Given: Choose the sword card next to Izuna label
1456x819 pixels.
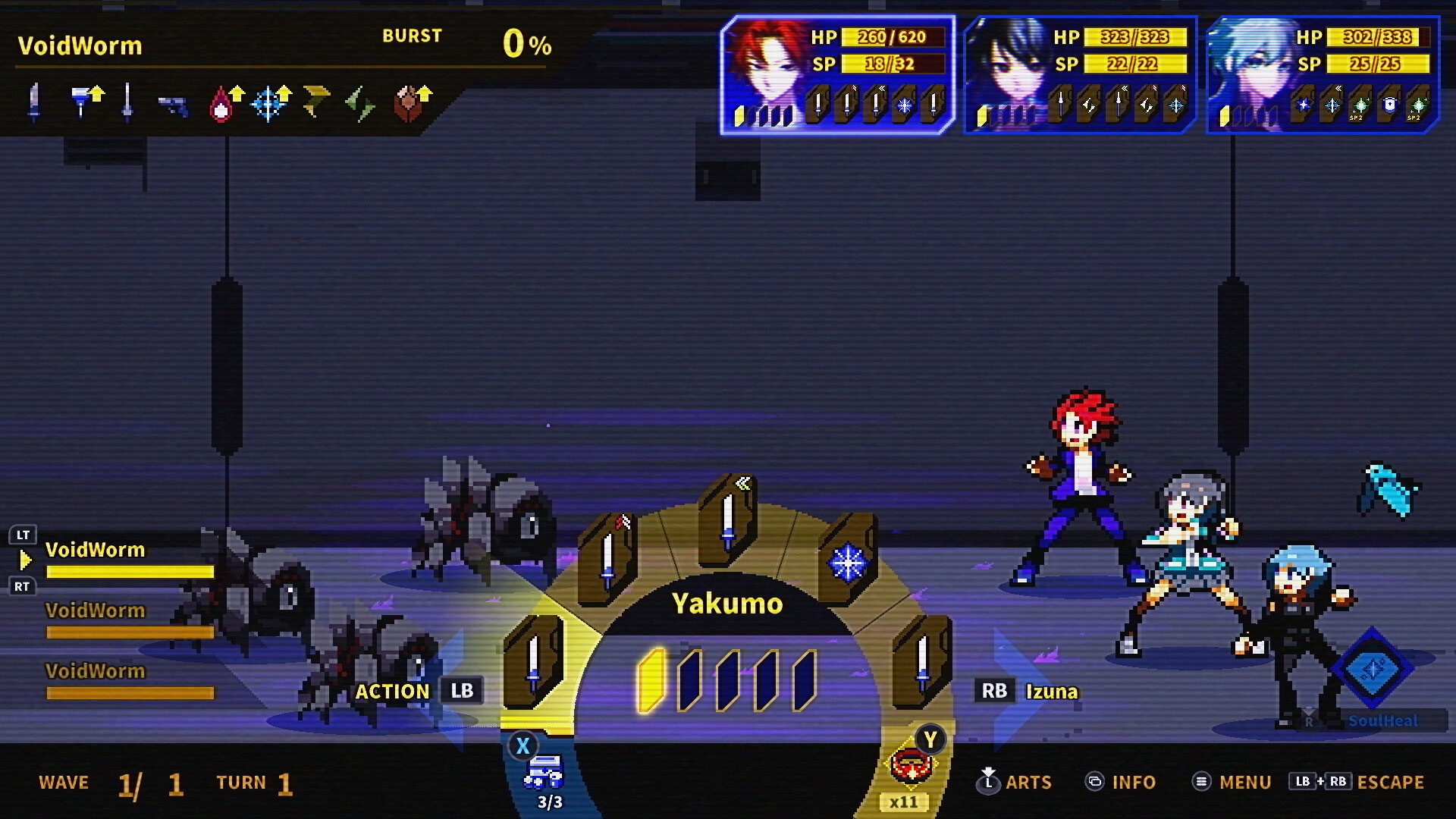Looking at the screenshot, I should point(922,661).
